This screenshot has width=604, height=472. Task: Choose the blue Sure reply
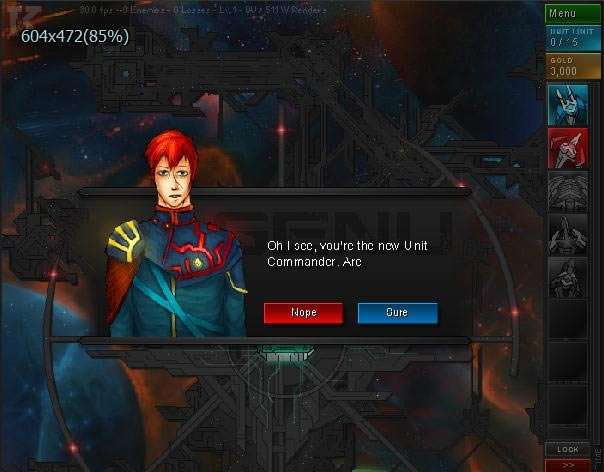397,313
